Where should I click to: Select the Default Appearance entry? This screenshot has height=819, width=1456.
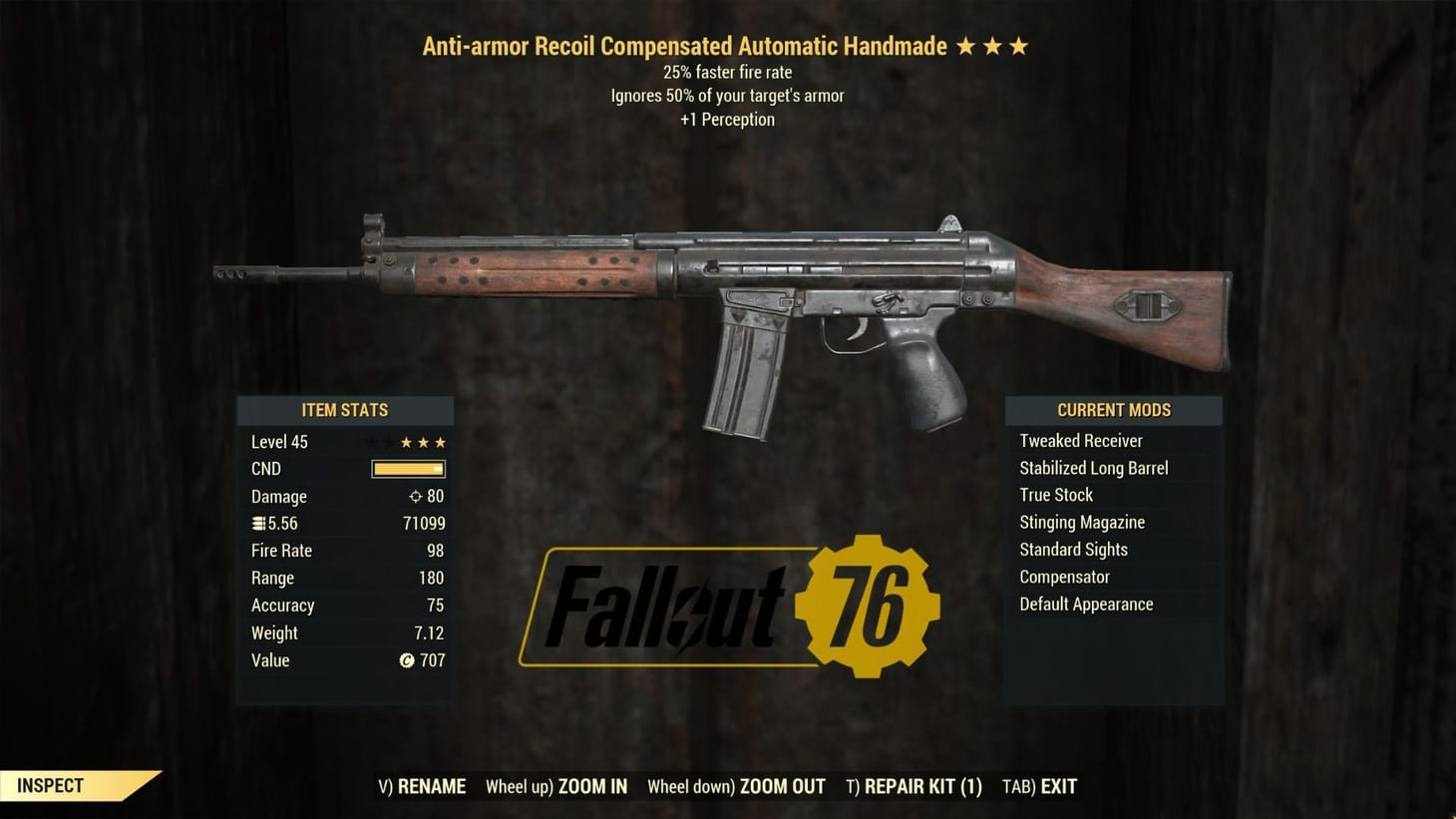tap(1086, 604)
